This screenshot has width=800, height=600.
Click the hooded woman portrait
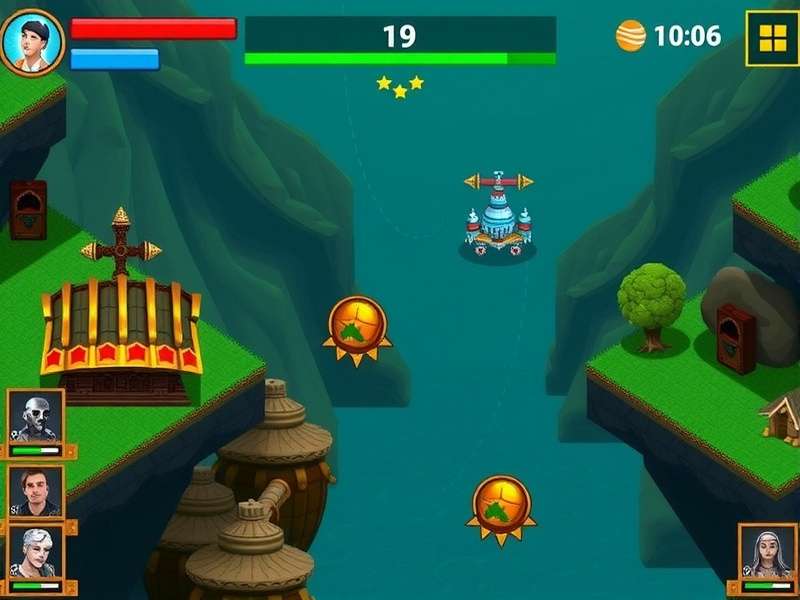click(767, 554)
